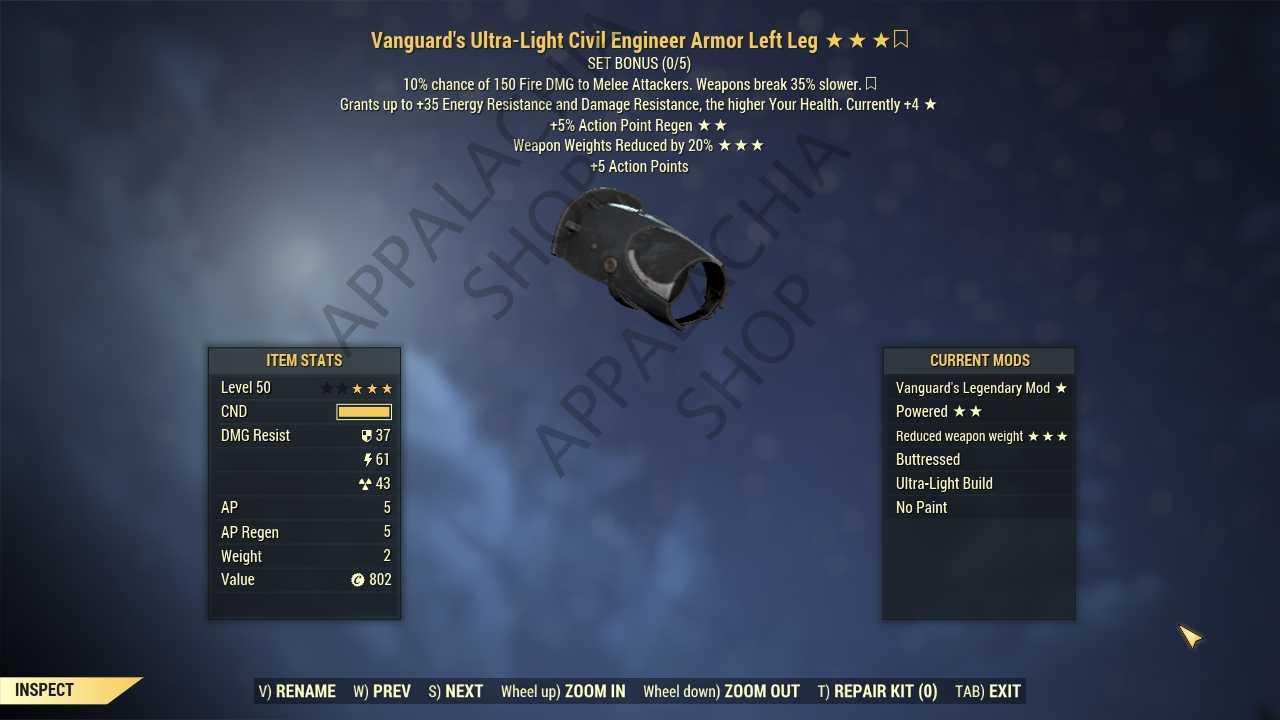Click the Reduced weapon weight mod entry
The image size is (1280, 720).
(x=979, y=436)
